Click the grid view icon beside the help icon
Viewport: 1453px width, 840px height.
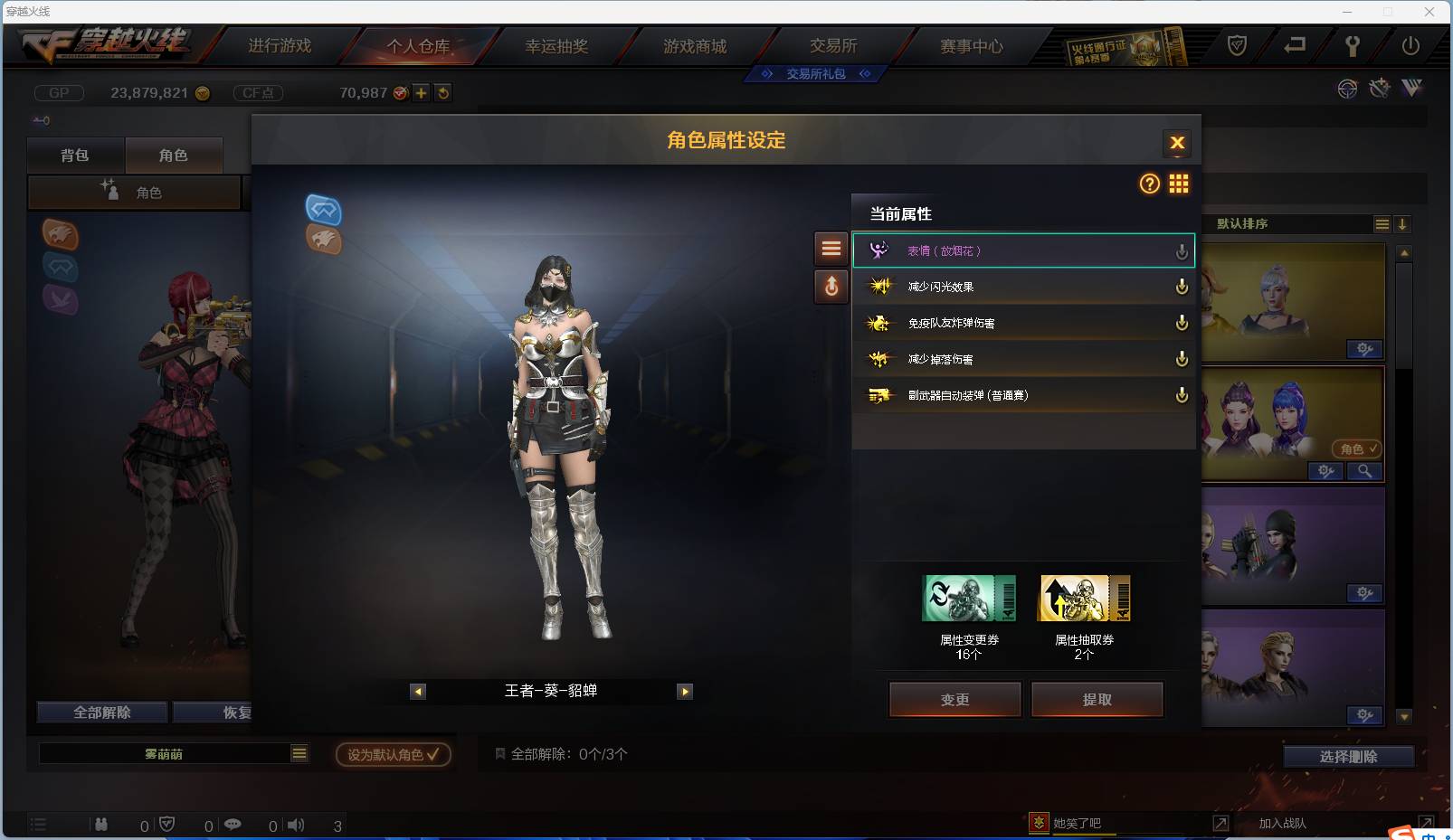1179,184
